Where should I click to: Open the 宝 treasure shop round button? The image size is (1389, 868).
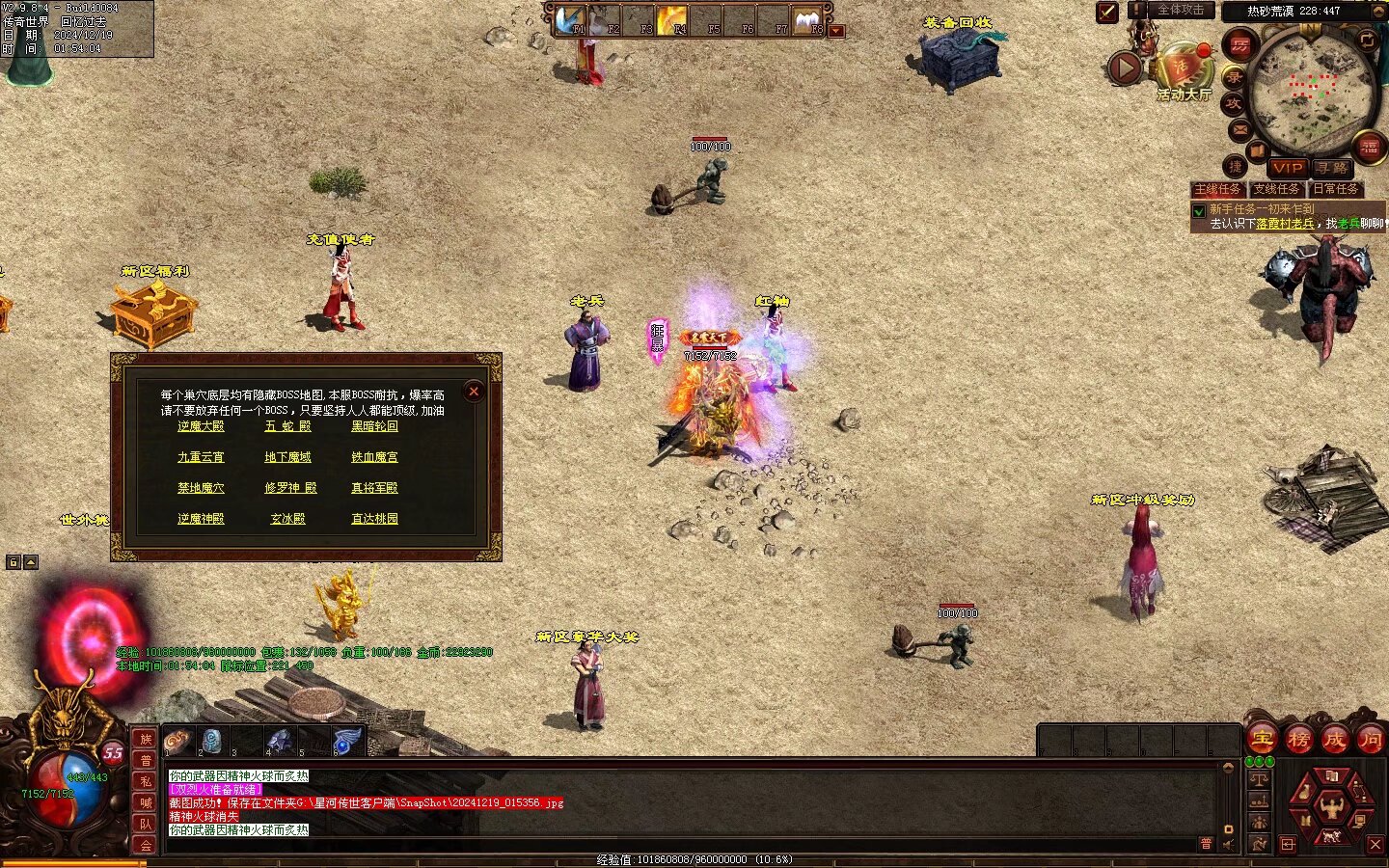point(1262,740)
